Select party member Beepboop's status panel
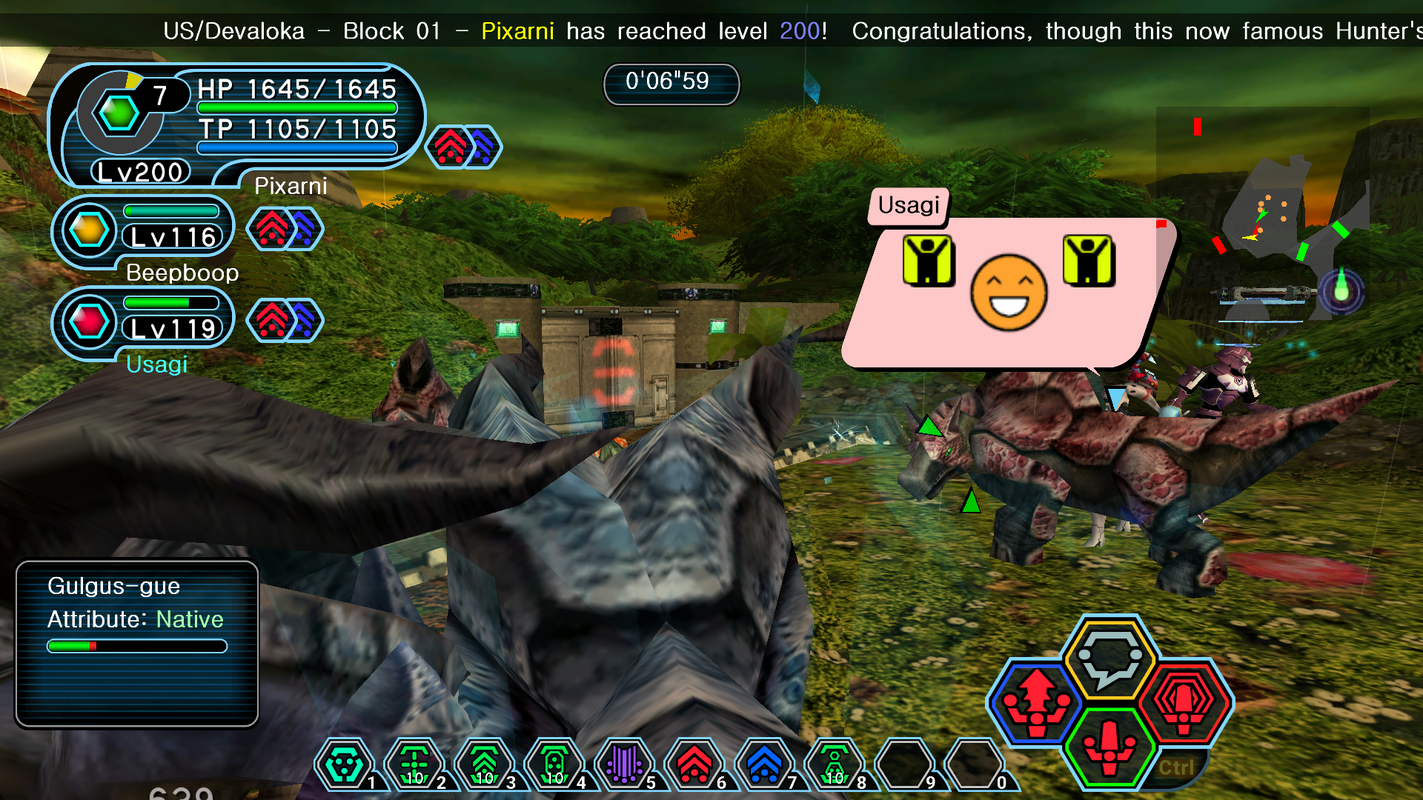This screenshot has height=800, width=1423. pos(143,232)
